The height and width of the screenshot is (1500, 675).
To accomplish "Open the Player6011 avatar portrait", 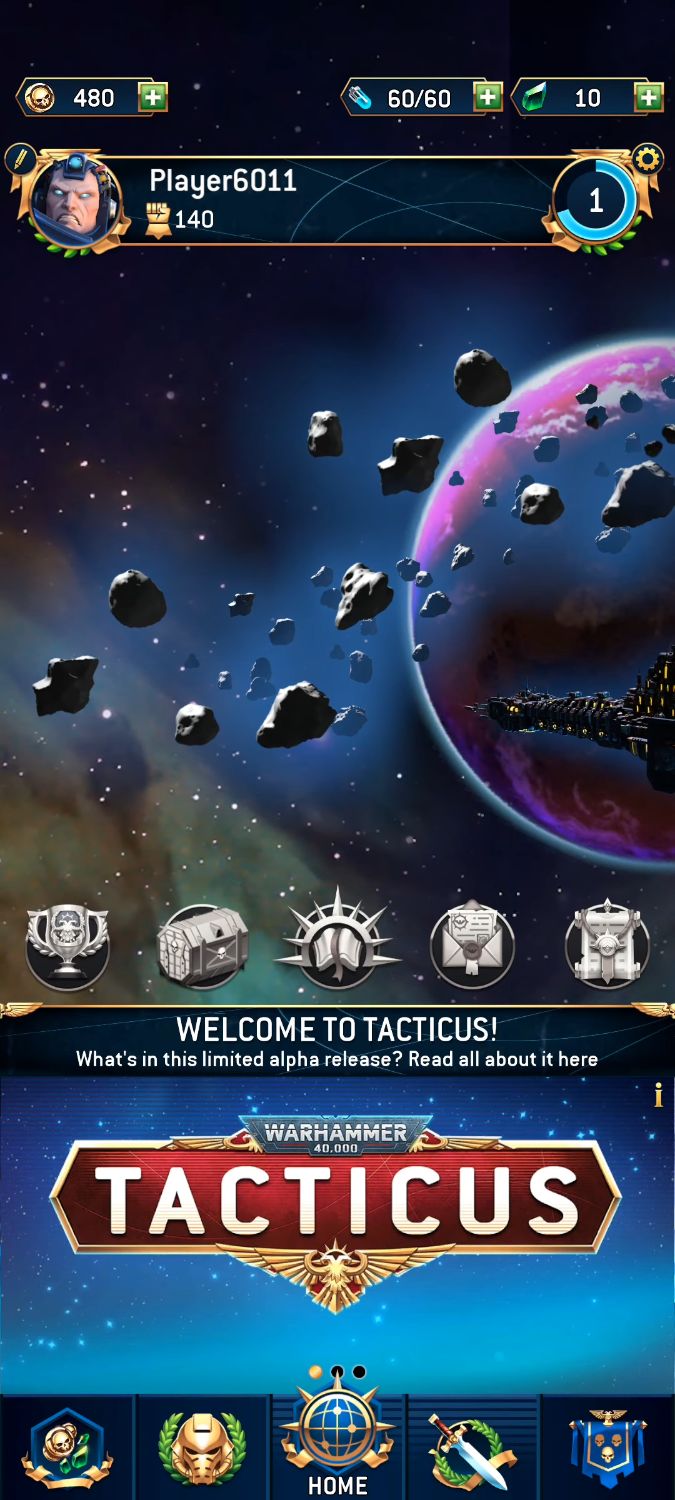I will click(76, 201).
